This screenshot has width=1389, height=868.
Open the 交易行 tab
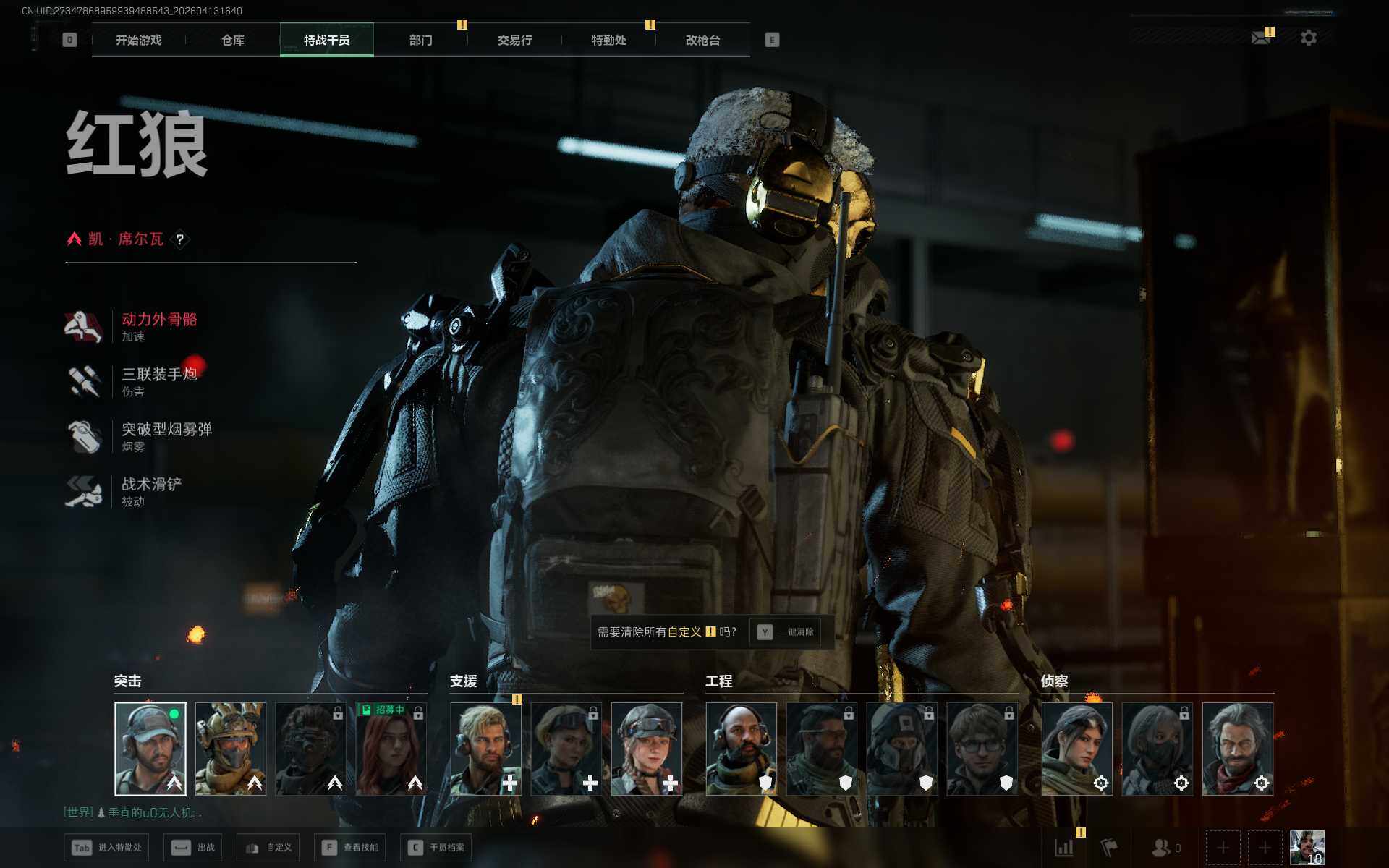(x=514, y=41)
